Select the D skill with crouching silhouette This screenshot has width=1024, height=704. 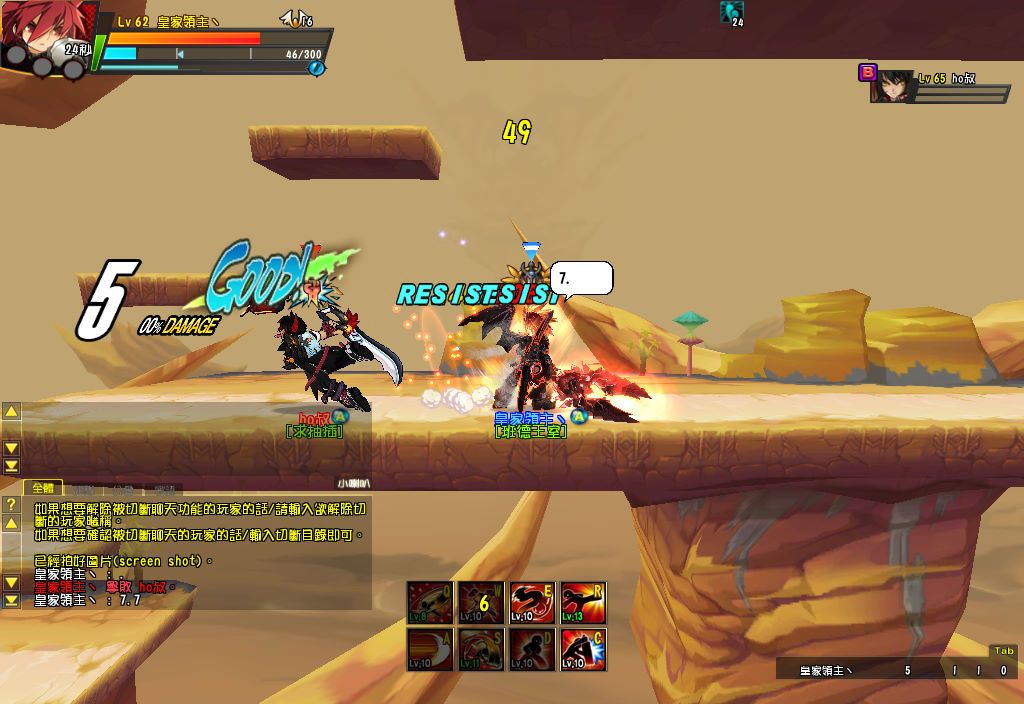[x=532, y=650]
